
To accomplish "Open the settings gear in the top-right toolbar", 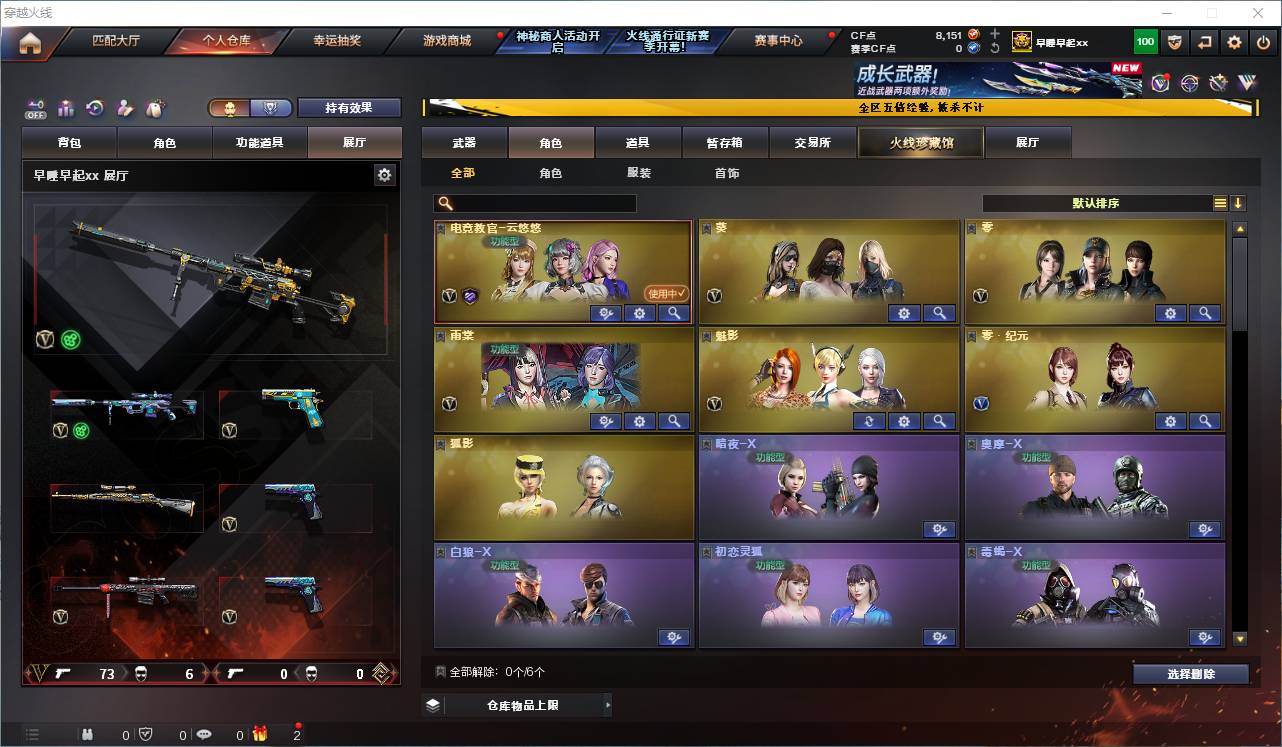I will [1233, 41].
